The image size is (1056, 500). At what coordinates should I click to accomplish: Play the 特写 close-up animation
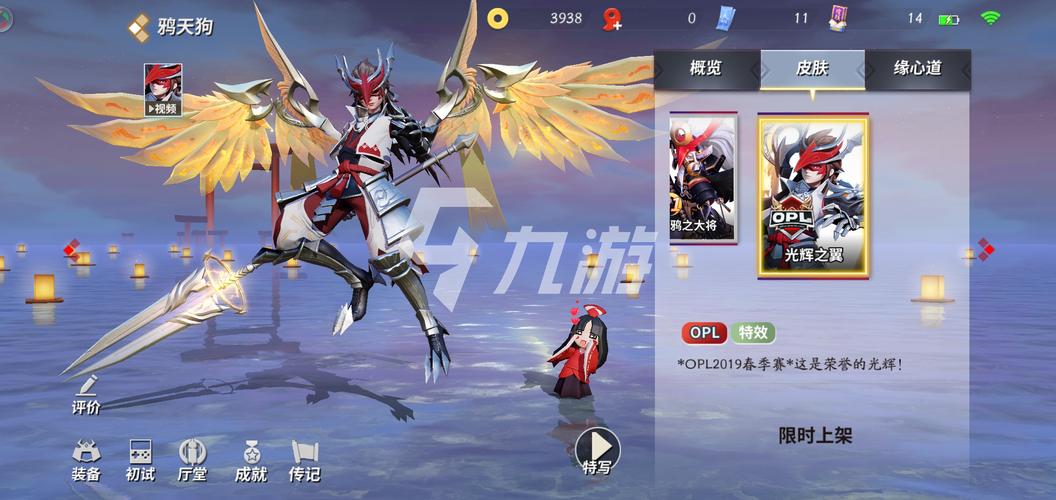click(x=598, y=451)
